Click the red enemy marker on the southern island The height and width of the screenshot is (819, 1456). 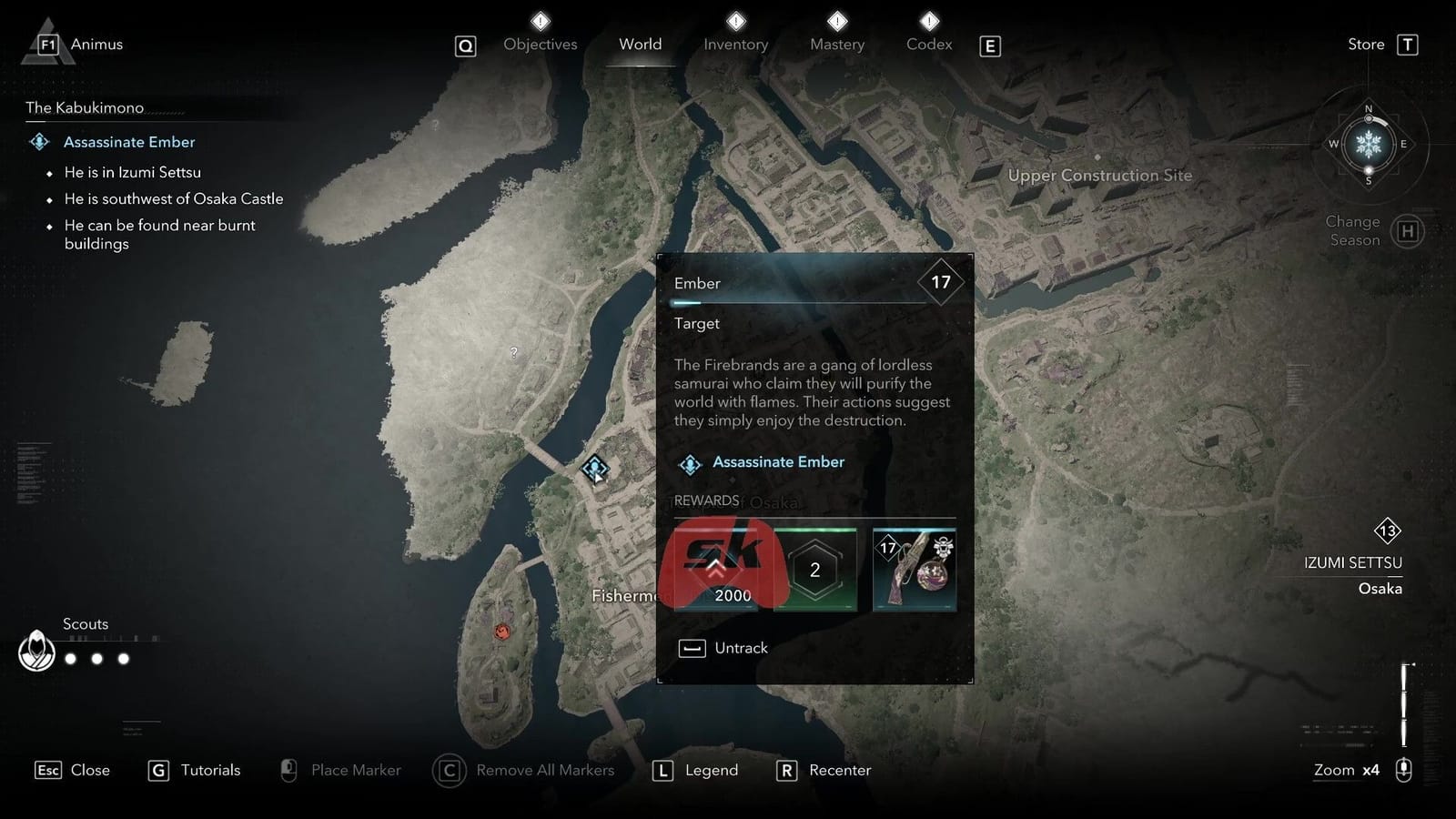(501, 632)
